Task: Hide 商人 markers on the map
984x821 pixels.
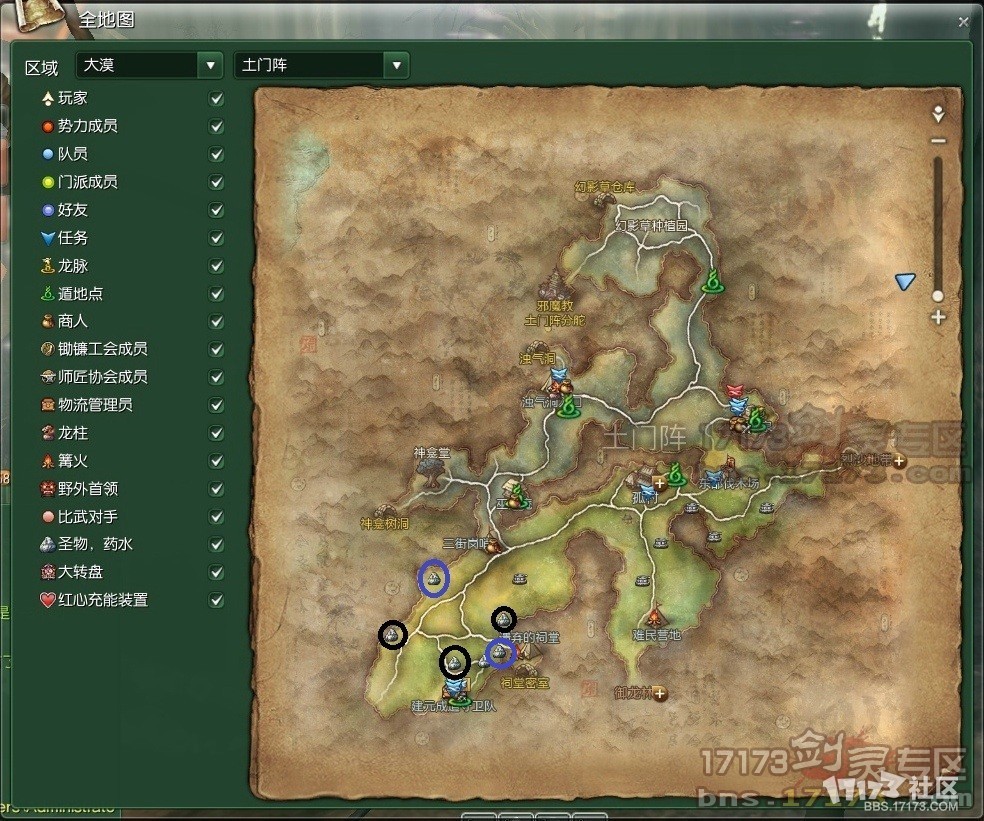Action: (x=216, y=322)
